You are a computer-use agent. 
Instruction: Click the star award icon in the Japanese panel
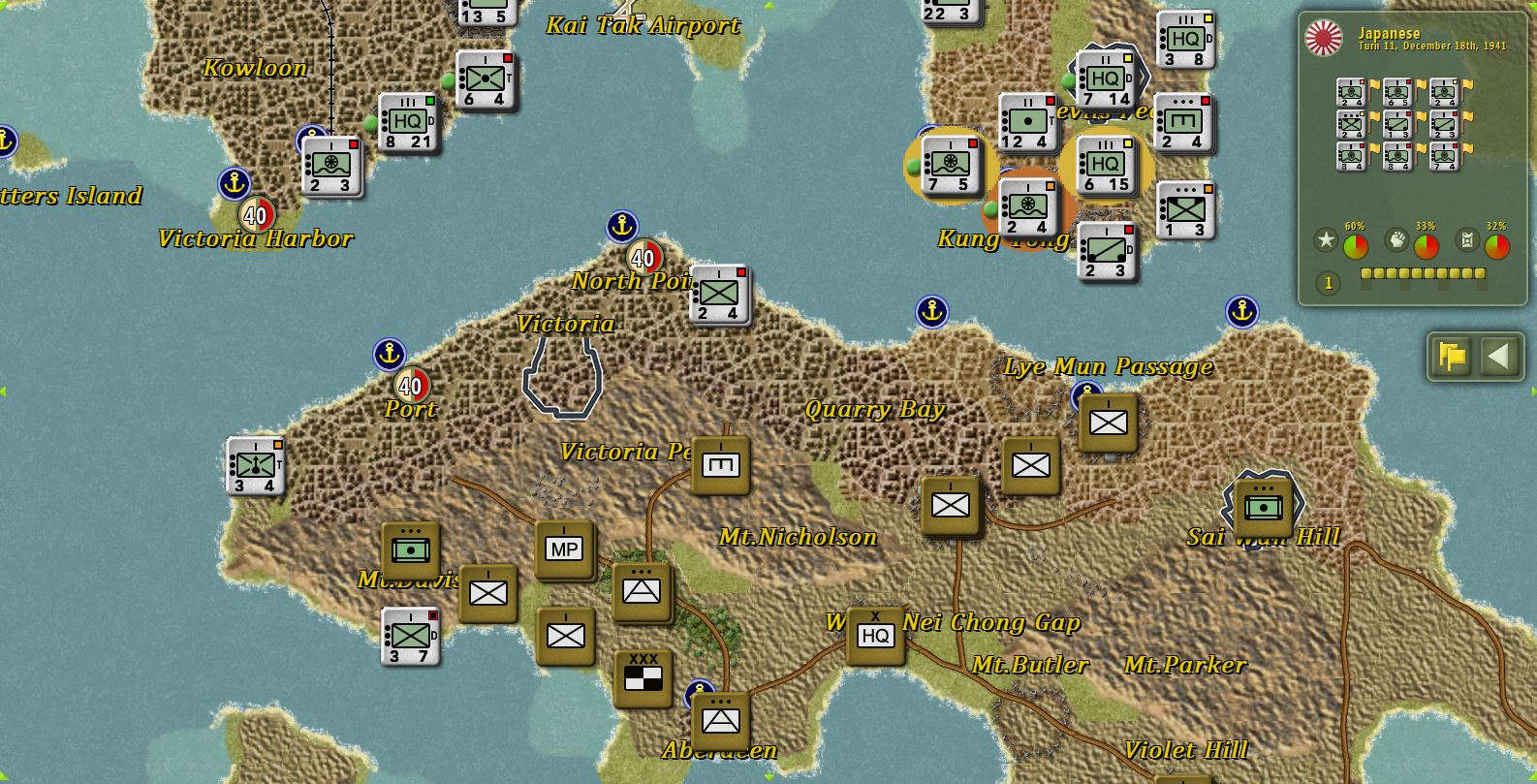tap(1324, 239)
